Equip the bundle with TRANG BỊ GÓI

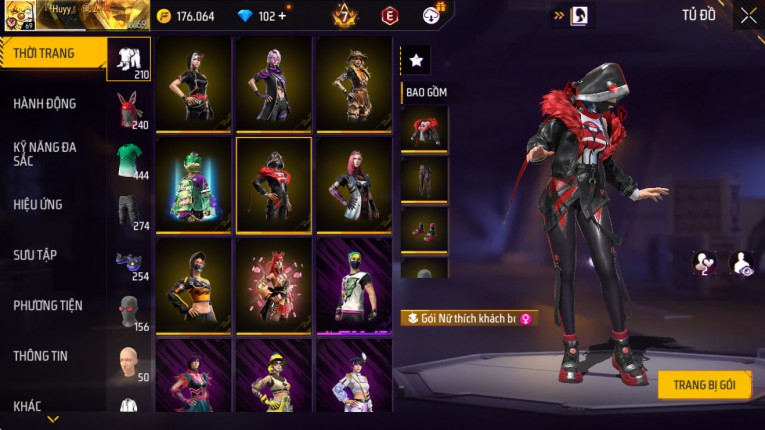704,385
